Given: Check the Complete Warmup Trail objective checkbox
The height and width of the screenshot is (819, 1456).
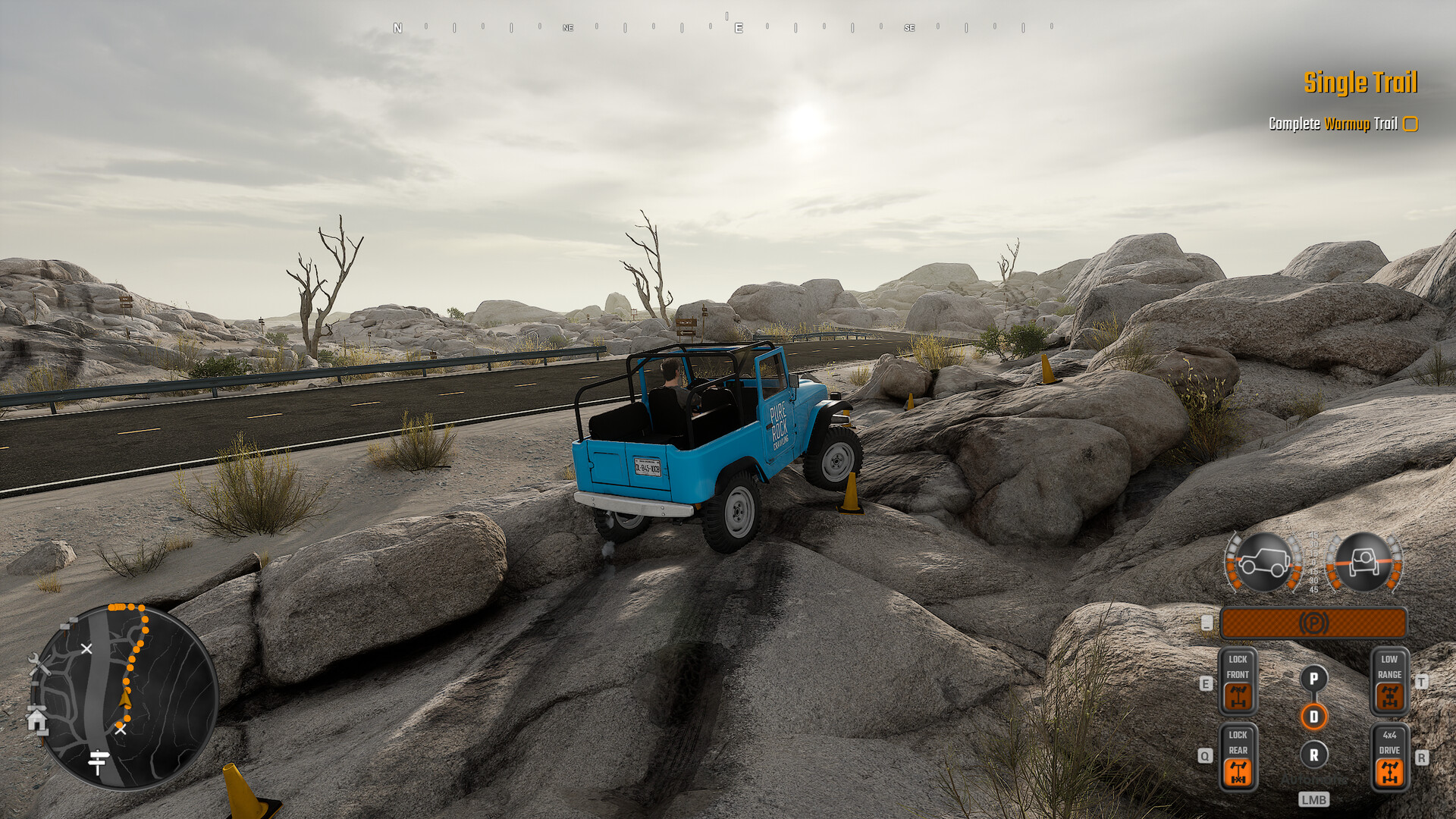Looking at the screenshot, I should pos(1410,124).
